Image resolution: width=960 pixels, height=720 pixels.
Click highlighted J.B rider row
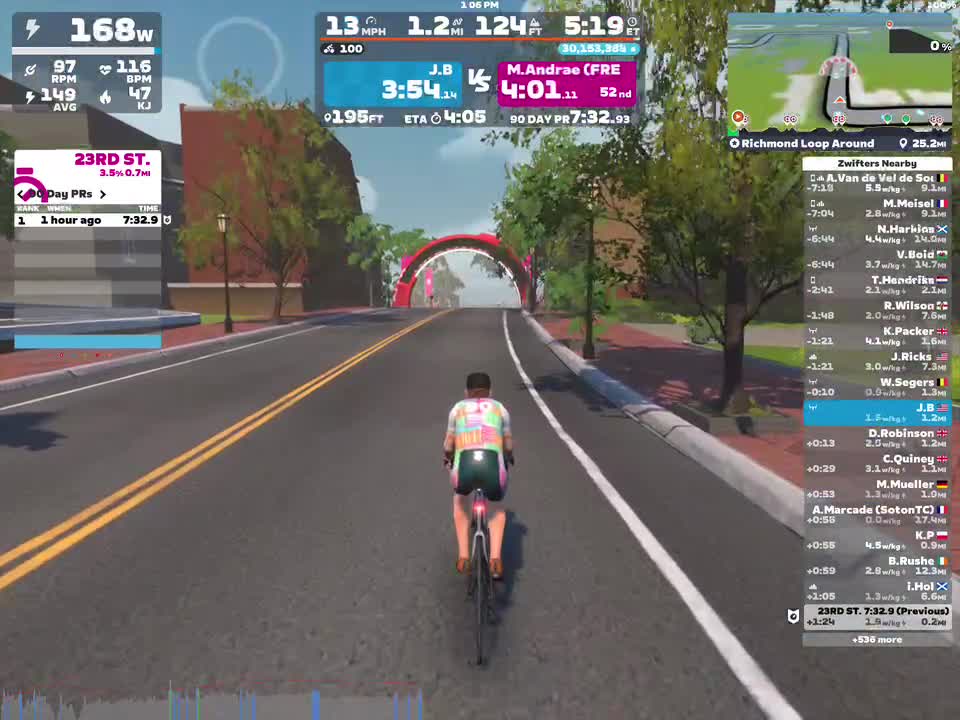[877, 413]
